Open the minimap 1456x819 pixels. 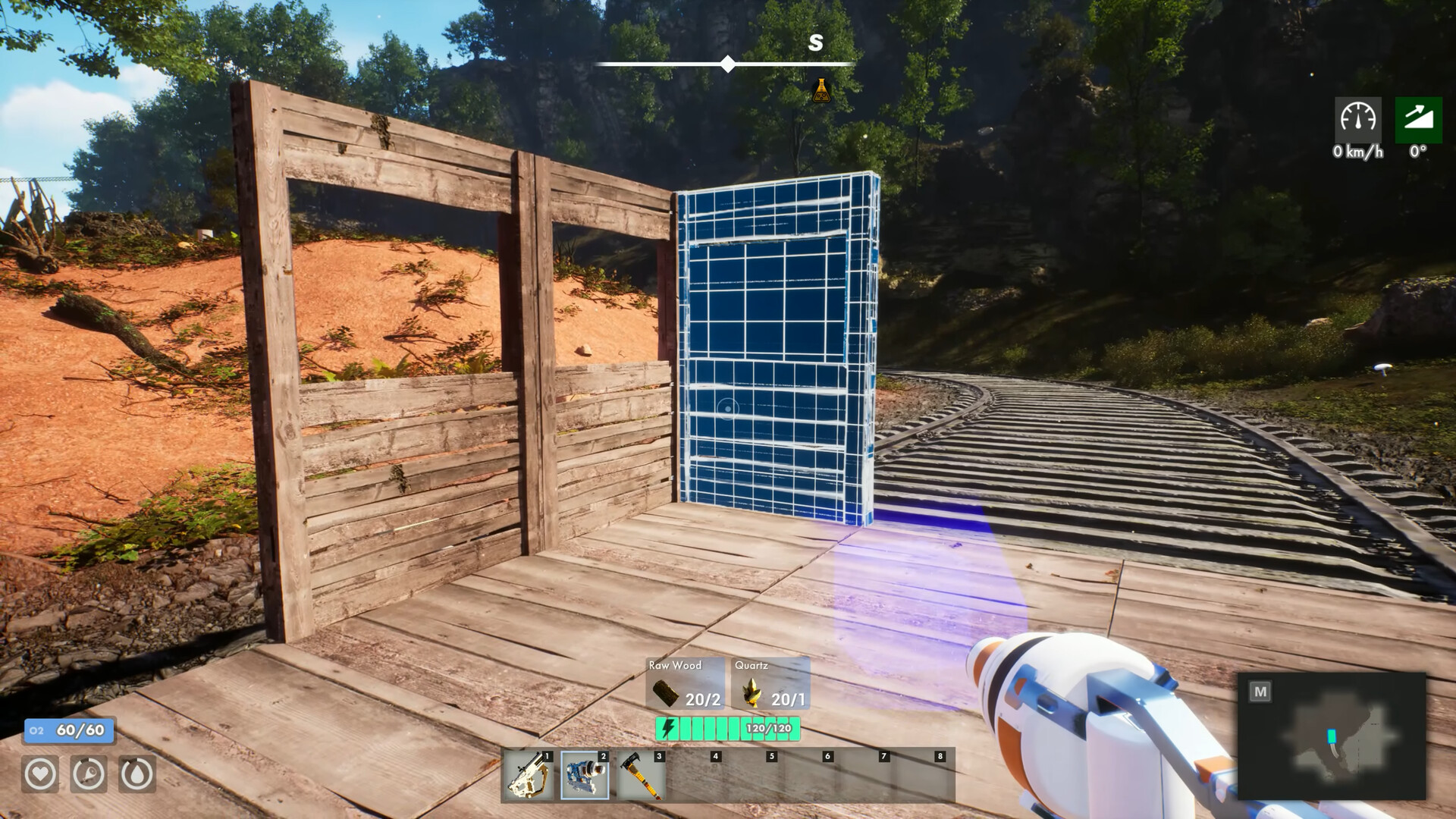[x=1331, y=736]
